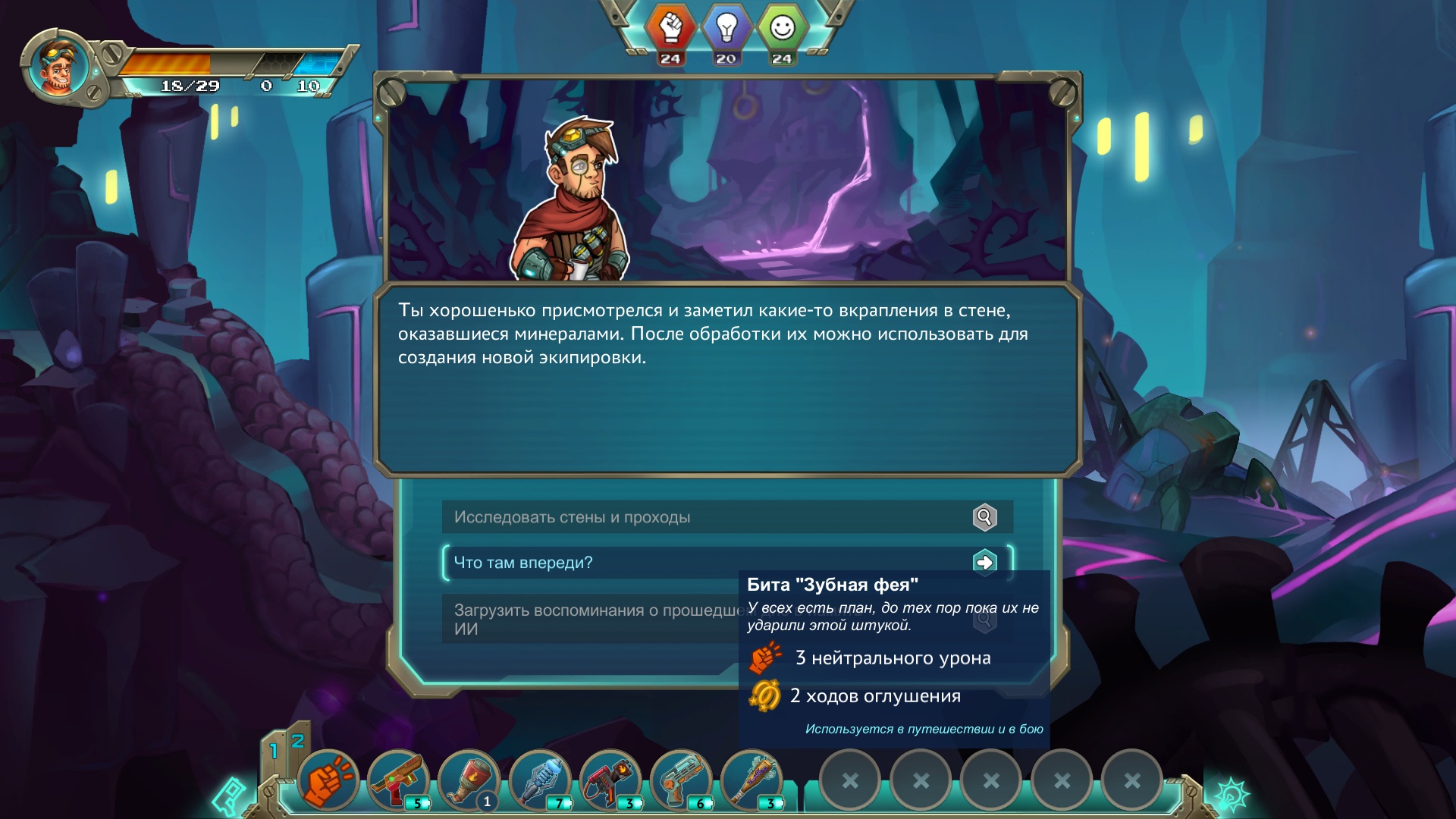The height and width of the screenshot is (819, 1456).
Task: Click the green smiley charisma stat icon
Action: [782, 29]
